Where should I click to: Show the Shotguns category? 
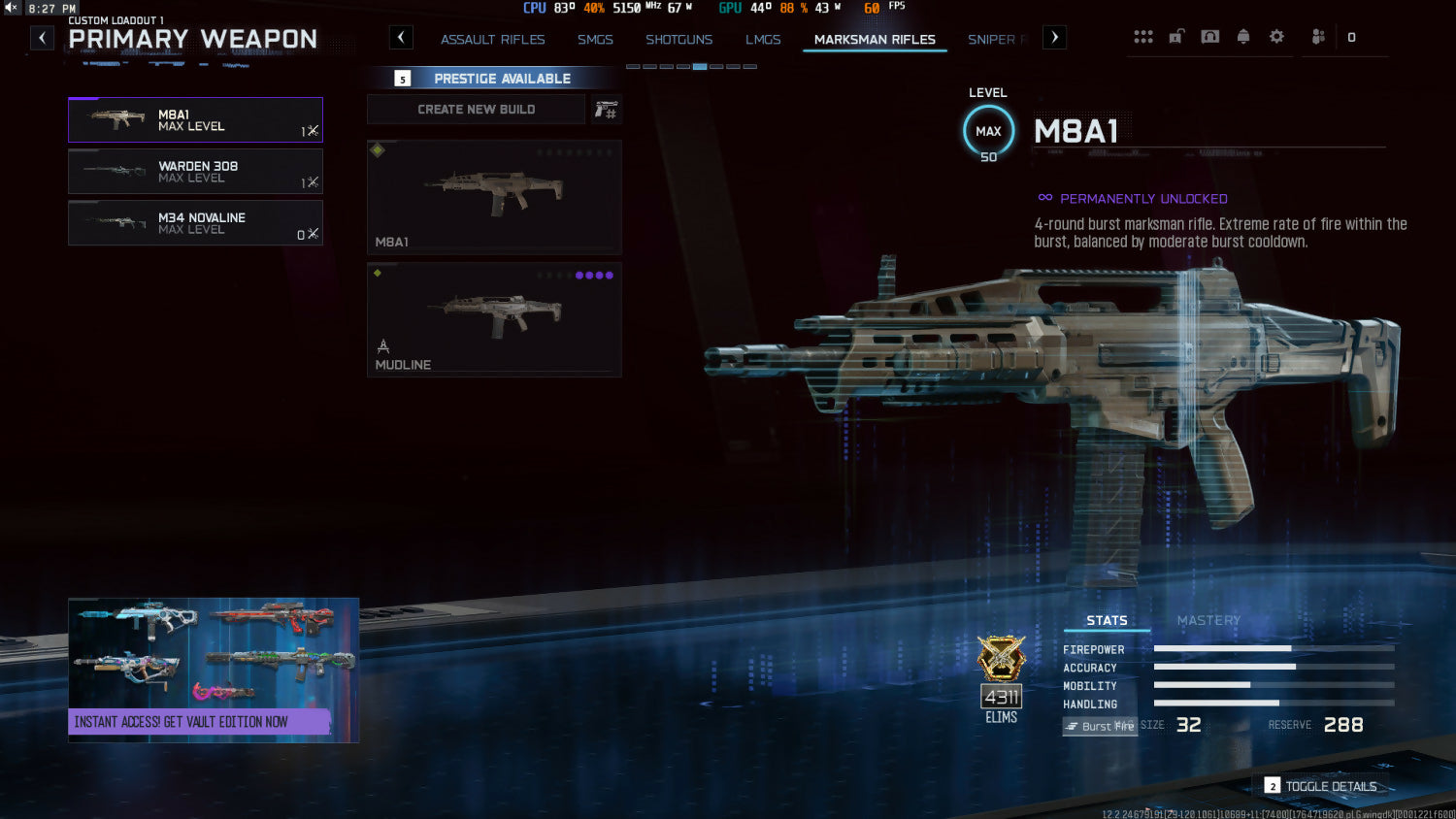pos(678,40)
